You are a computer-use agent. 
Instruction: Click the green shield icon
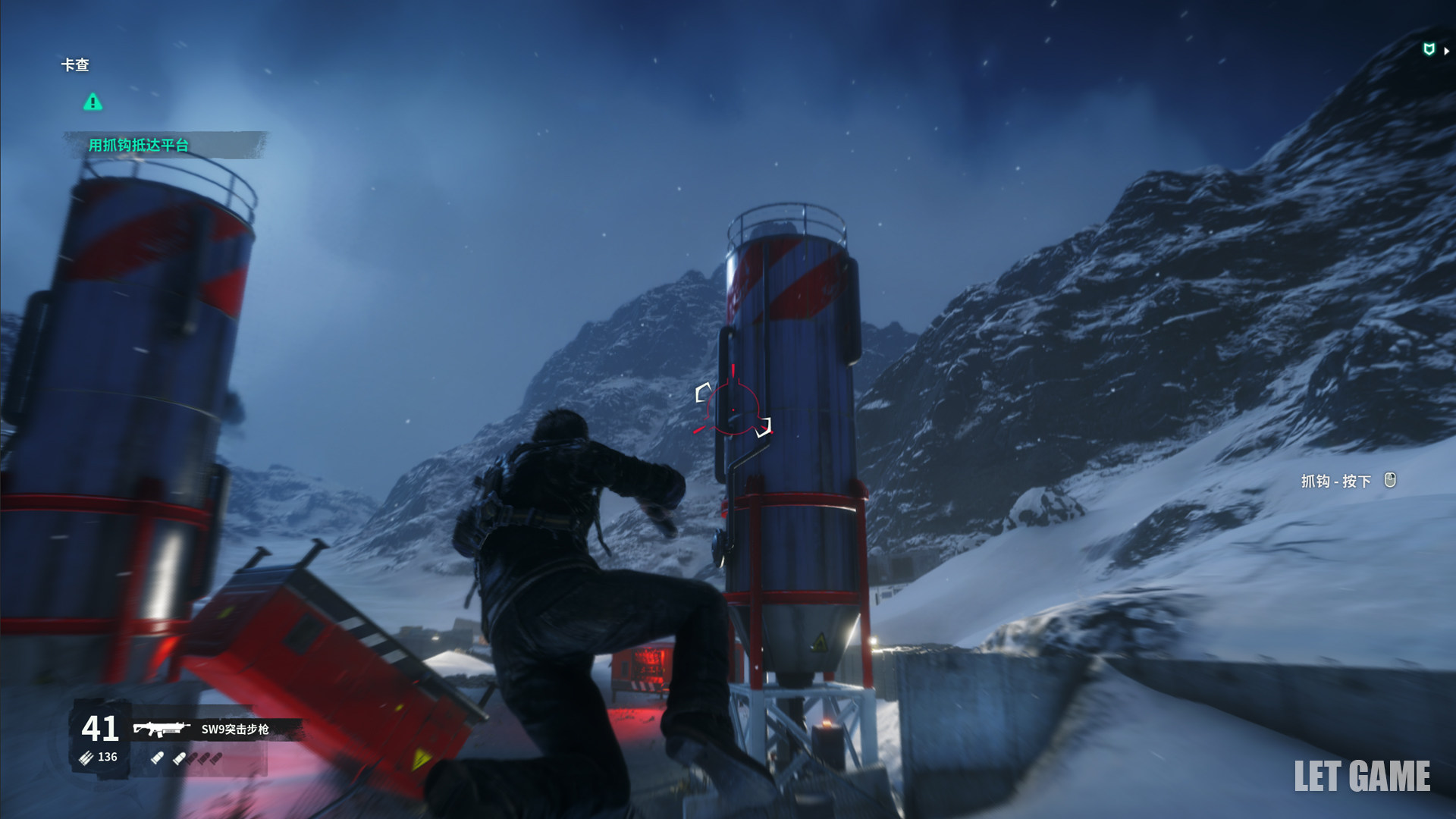click(1429, 50)
